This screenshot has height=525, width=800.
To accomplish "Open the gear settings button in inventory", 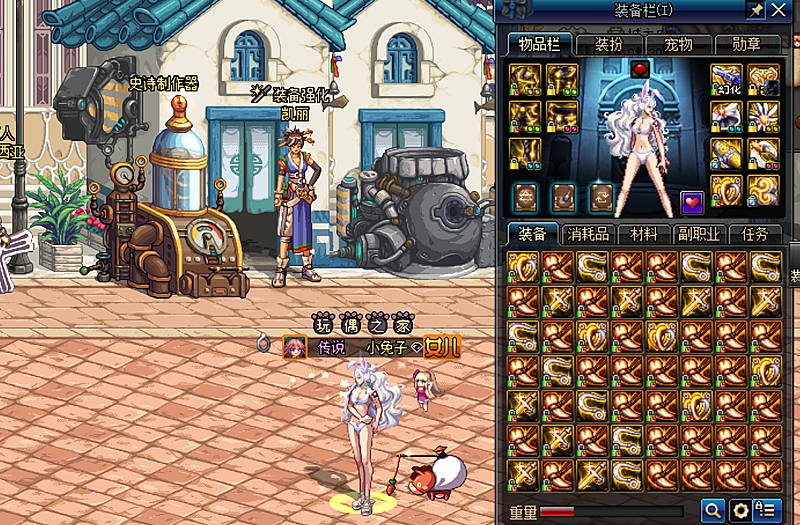I will click(x=740, y=510).
